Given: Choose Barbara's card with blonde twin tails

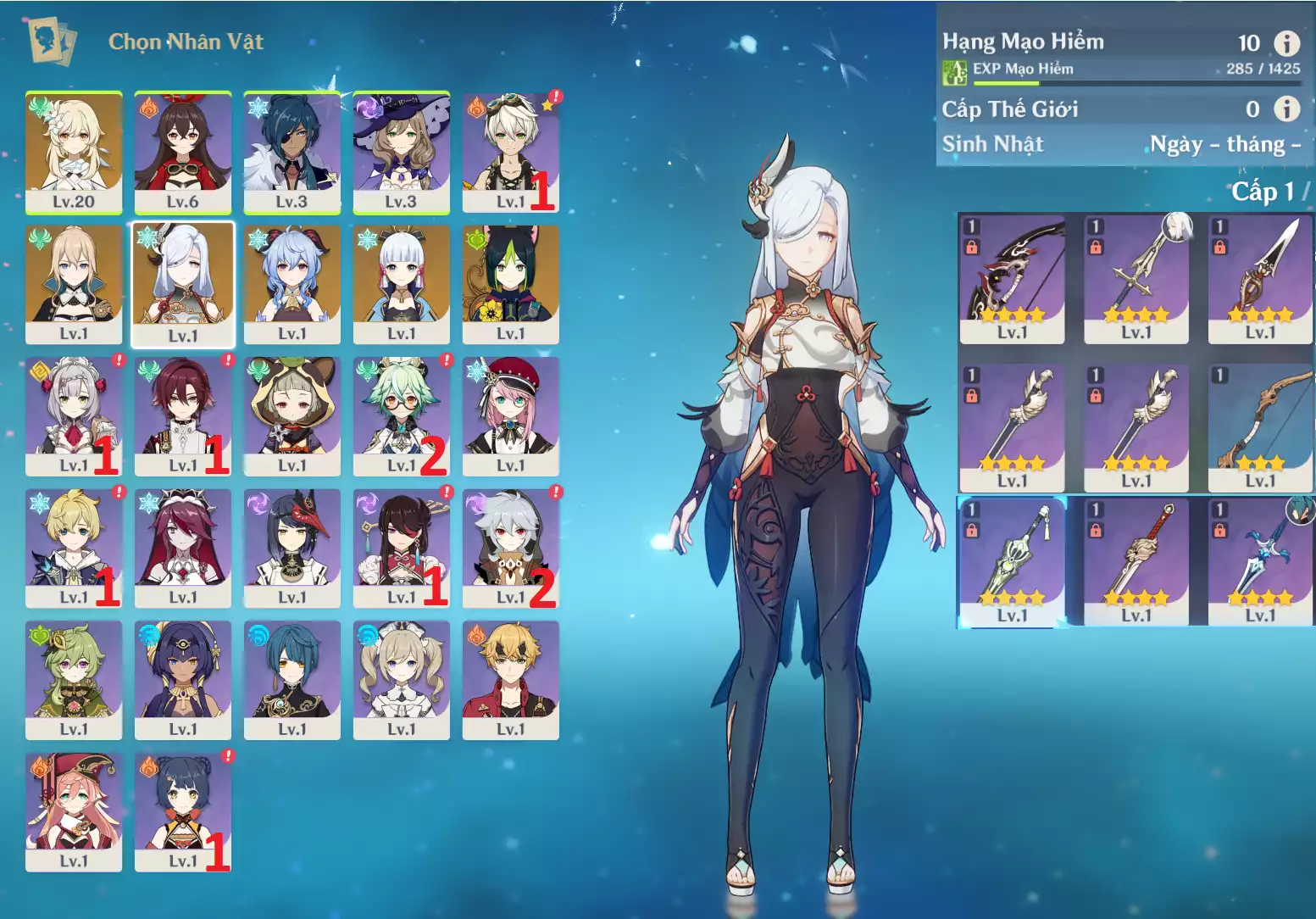Looking at the screenshot, I should [x=402, y=679].
